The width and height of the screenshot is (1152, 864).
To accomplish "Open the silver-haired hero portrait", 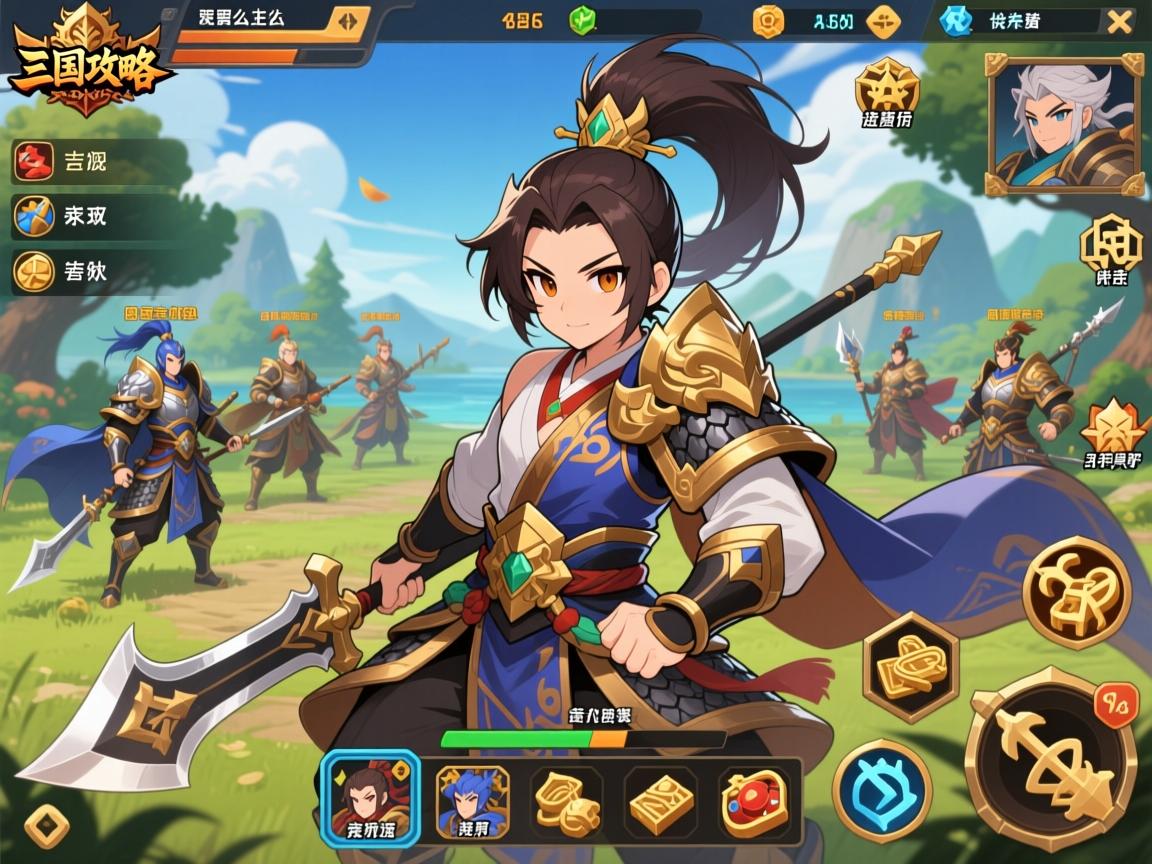I will point(1064,124).
